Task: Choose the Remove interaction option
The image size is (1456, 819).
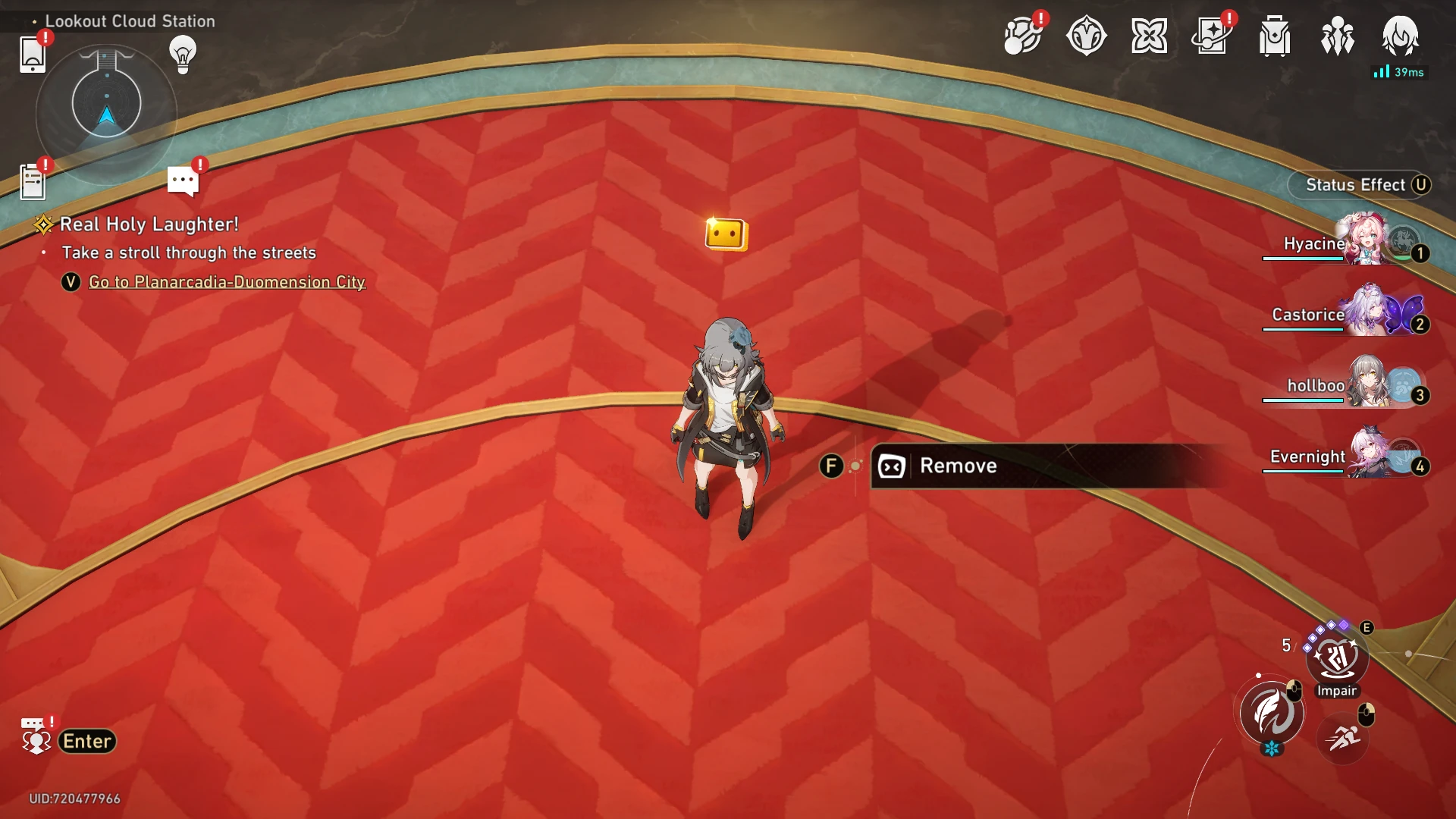Action: [958, 466]
